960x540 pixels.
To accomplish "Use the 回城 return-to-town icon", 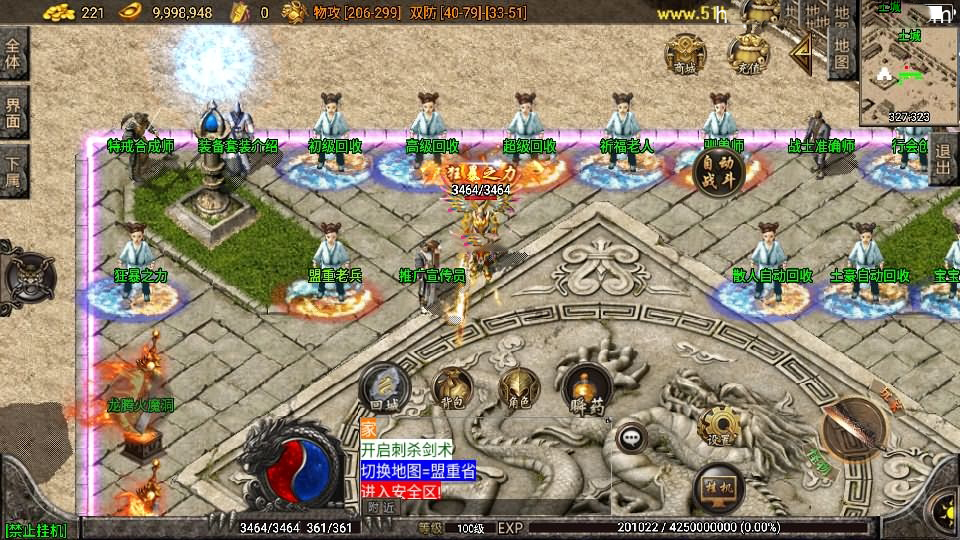I will [382, 389].
